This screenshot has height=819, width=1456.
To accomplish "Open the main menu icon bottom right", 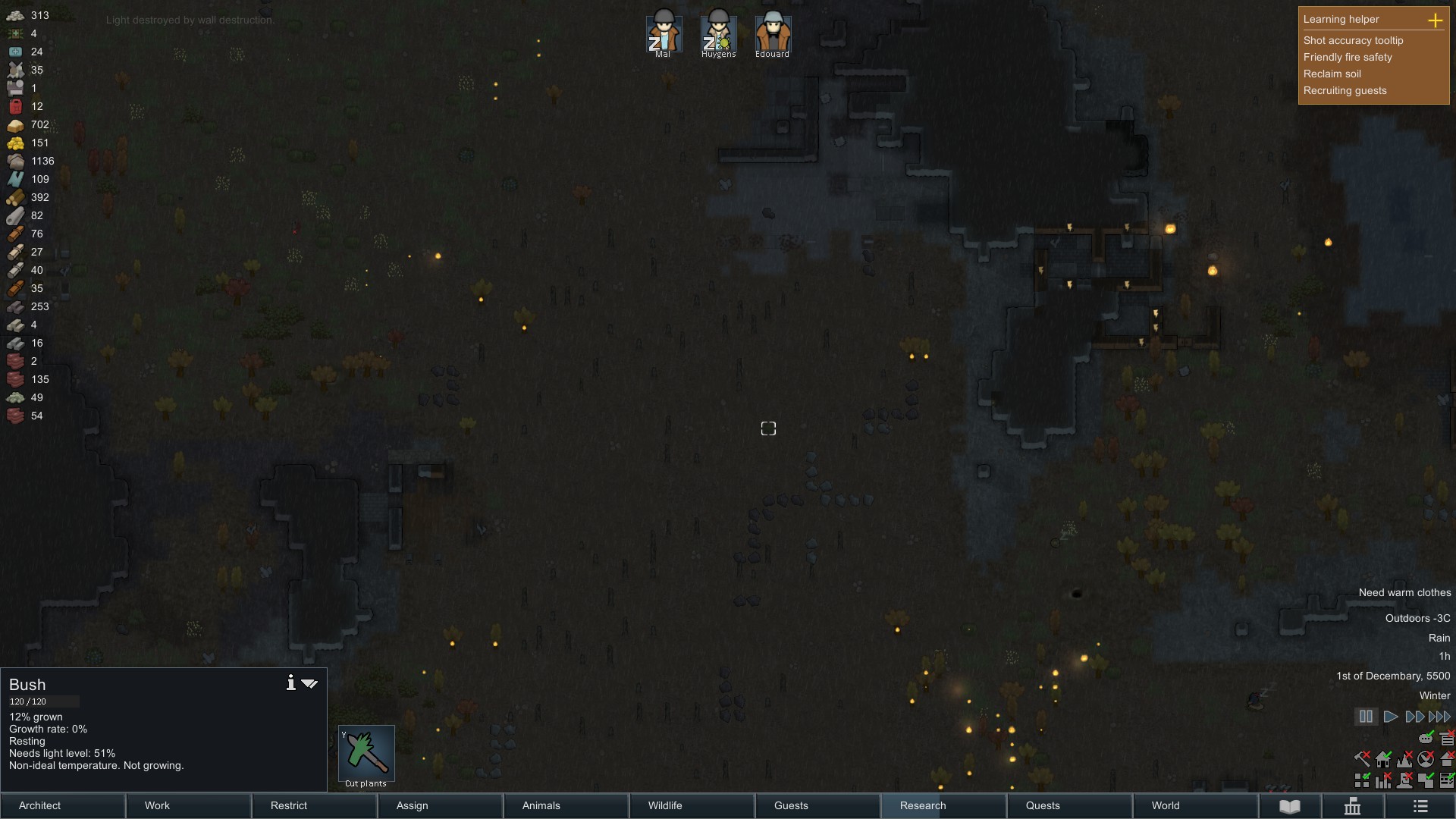I will tap(1422, 808).
